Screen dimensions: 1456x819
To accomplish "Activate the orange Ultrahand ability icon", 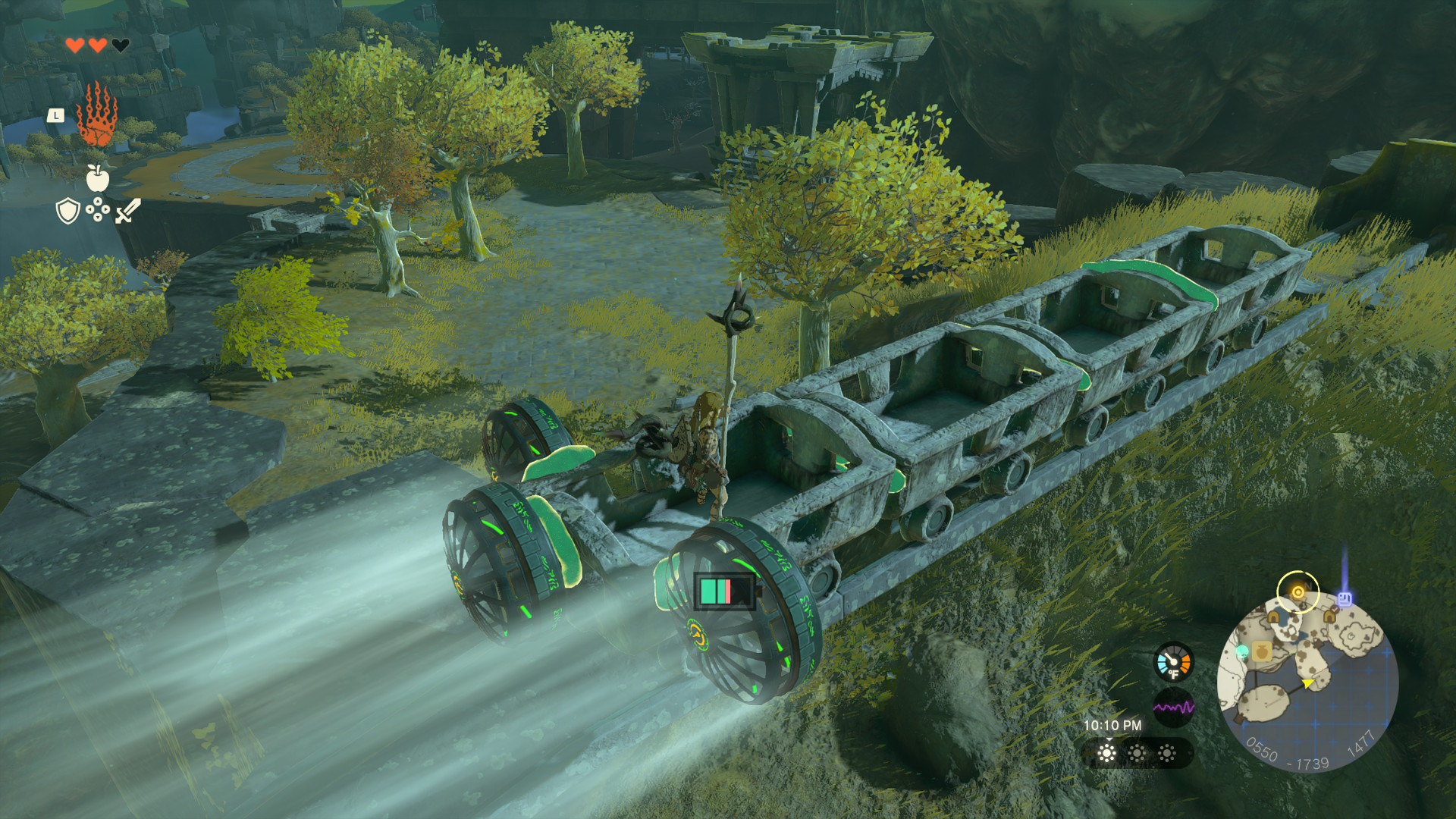I will [x=97, y=116].
